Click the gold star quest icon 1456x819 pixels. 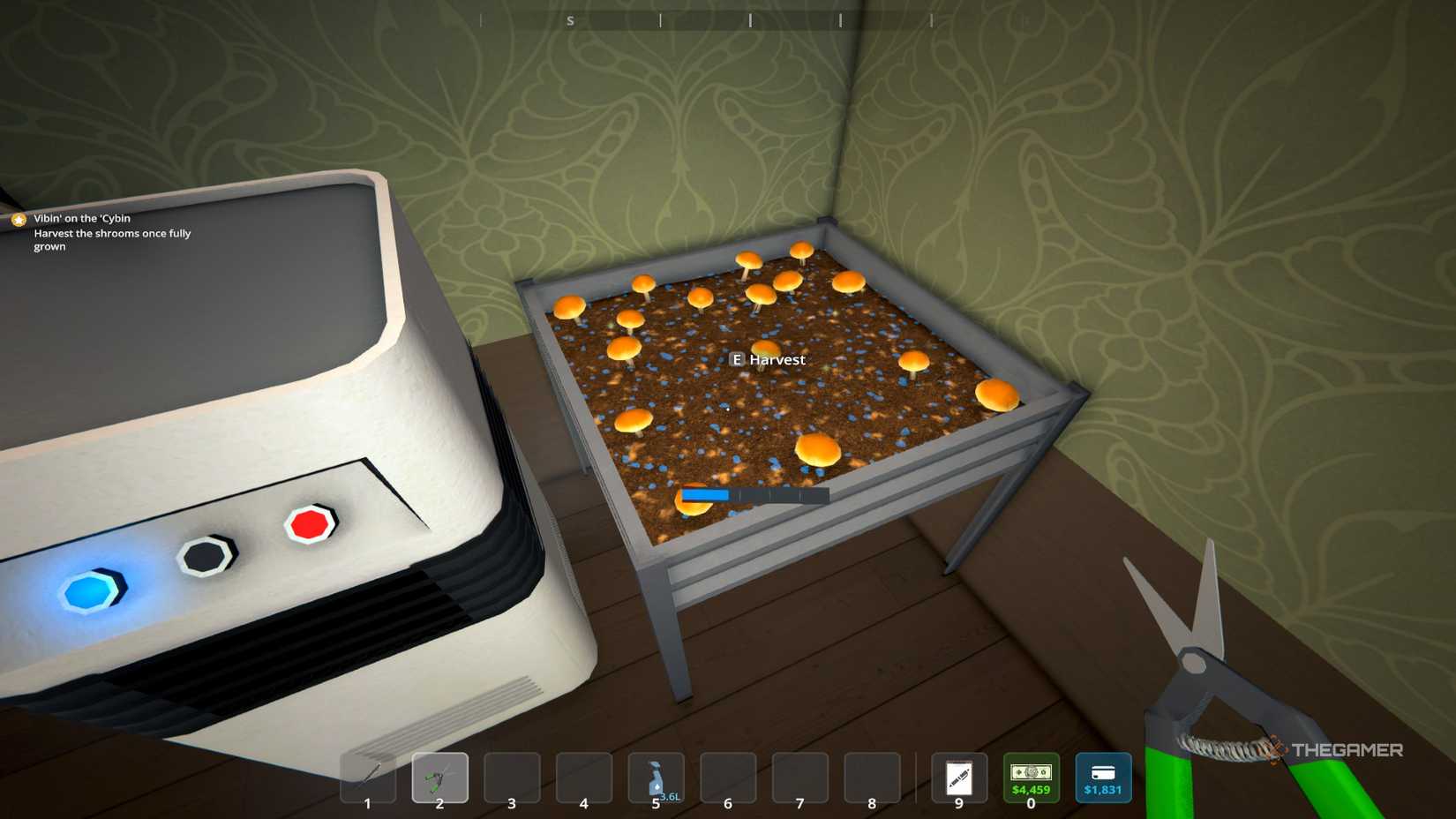pyautogui.click(x=17, y=218)
